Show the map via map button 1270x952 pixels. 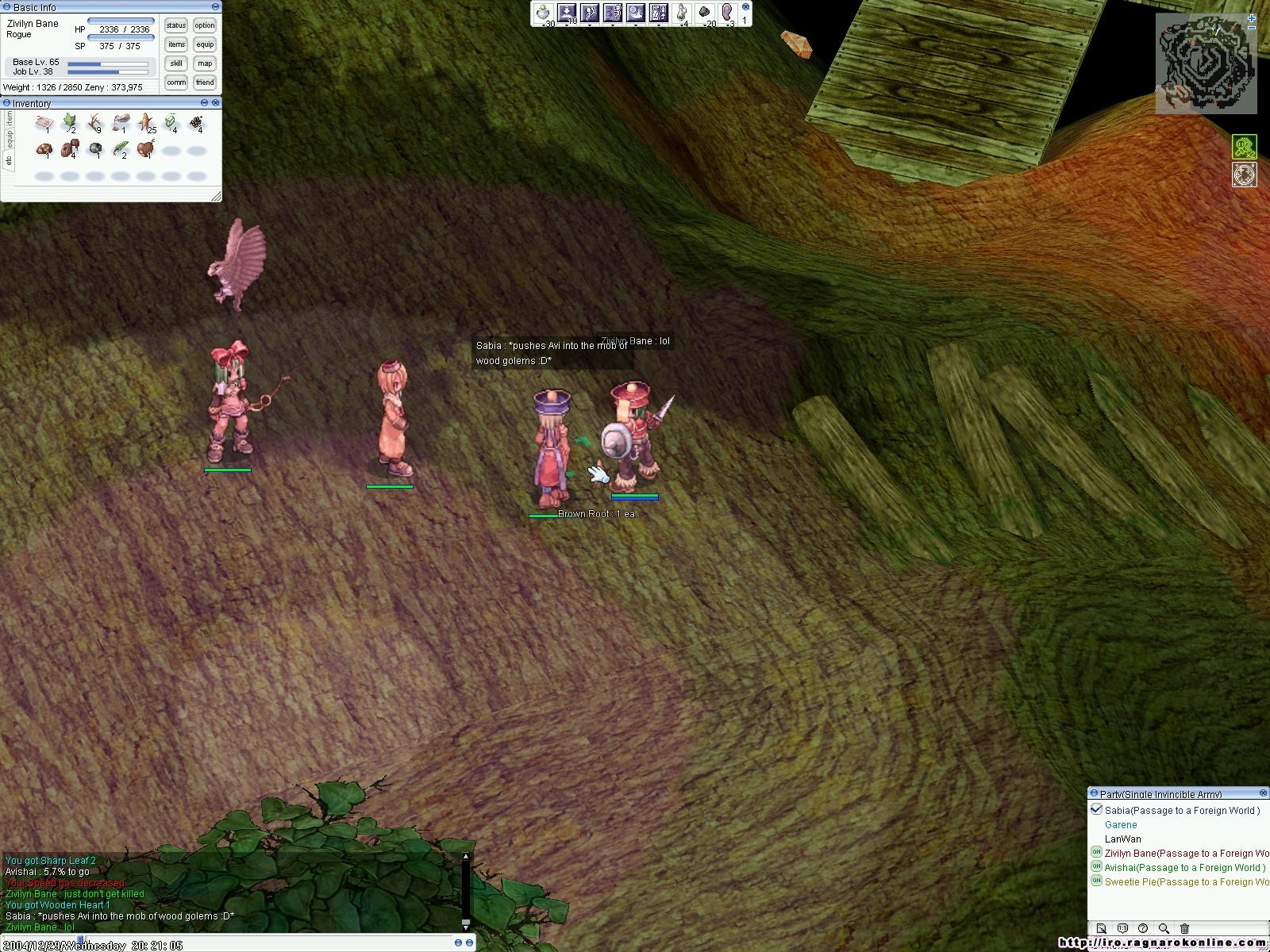point(205,63)
